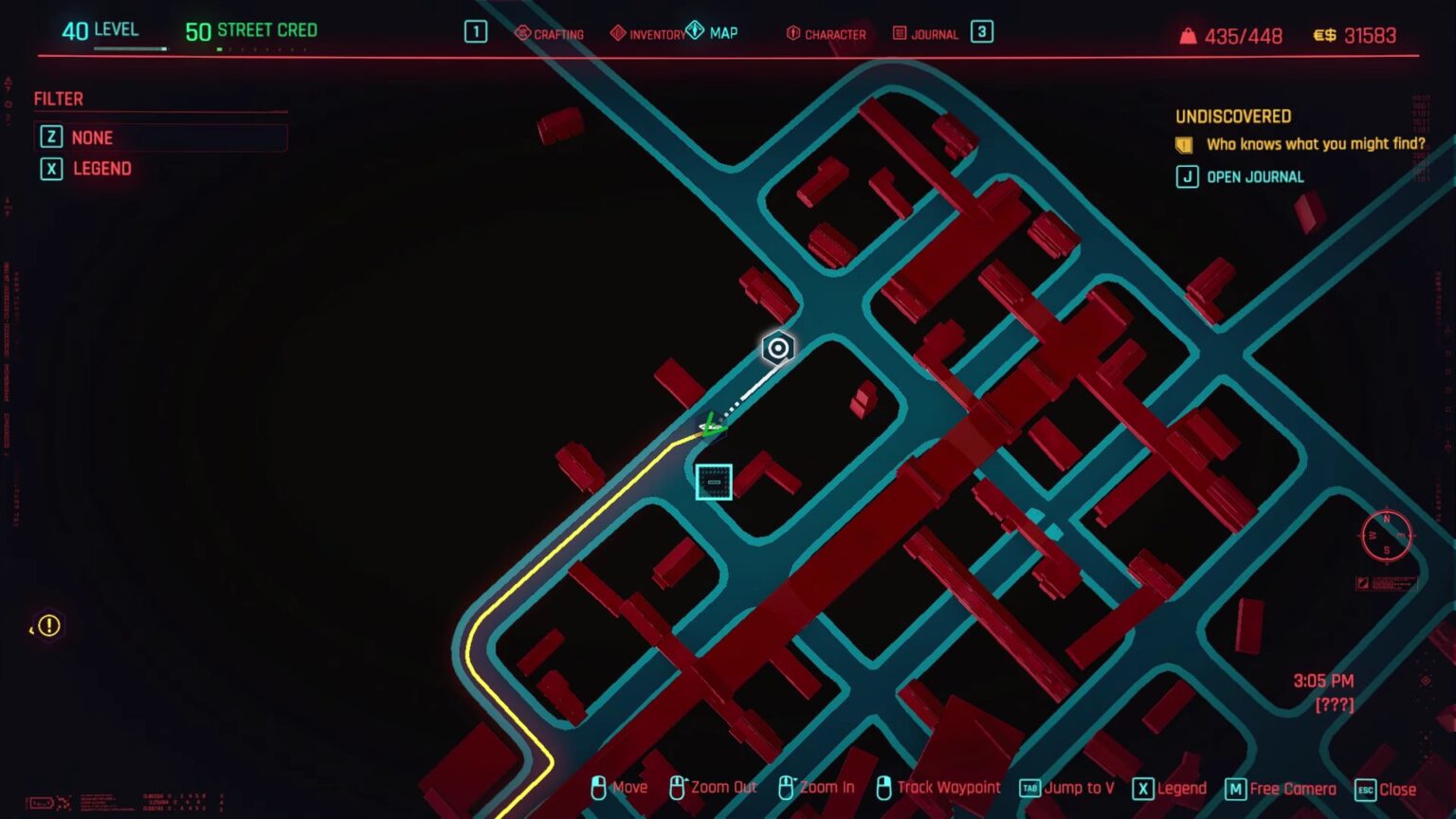This screenshot has width=1456, height=819.
Task: Click the Zoom Out control
Action: [x=713, y=788]
